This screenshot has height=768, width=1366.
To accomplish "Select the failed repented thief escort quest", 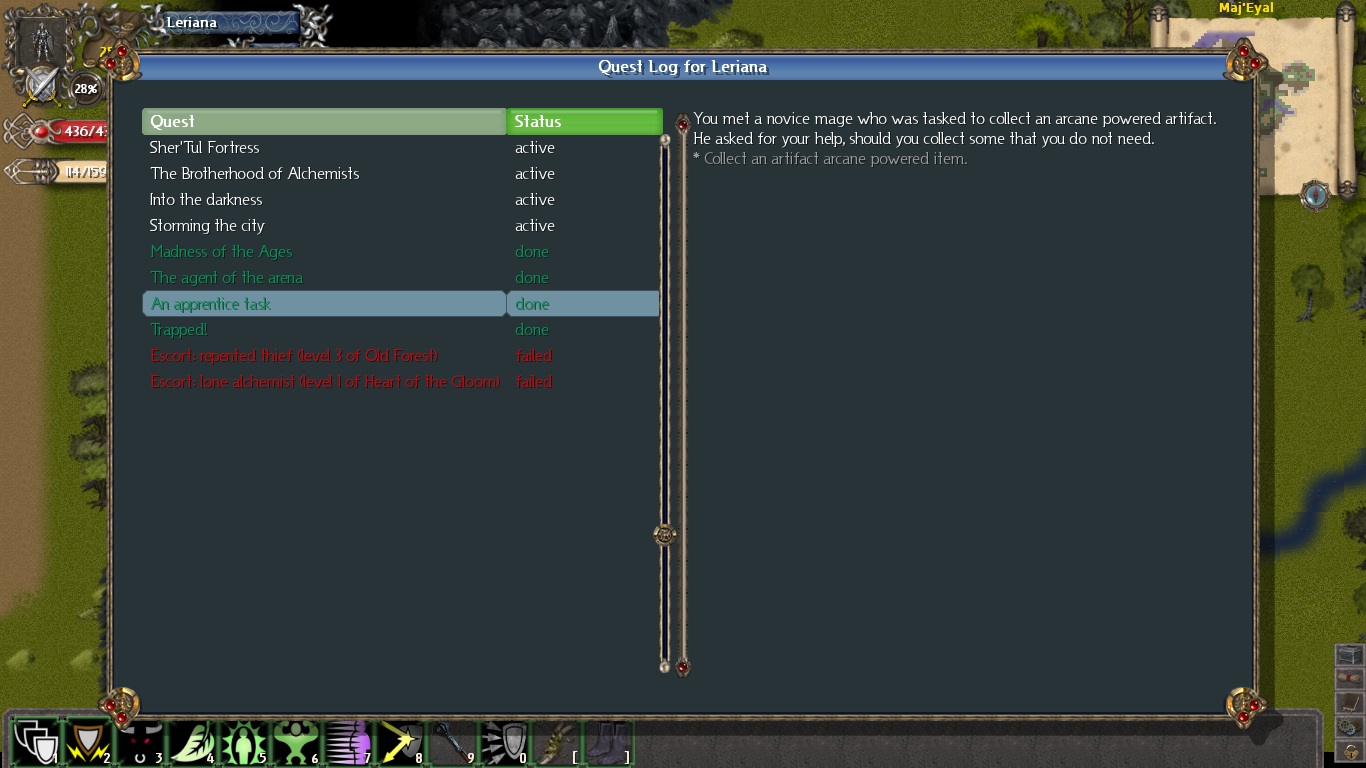I will point(294,356).
